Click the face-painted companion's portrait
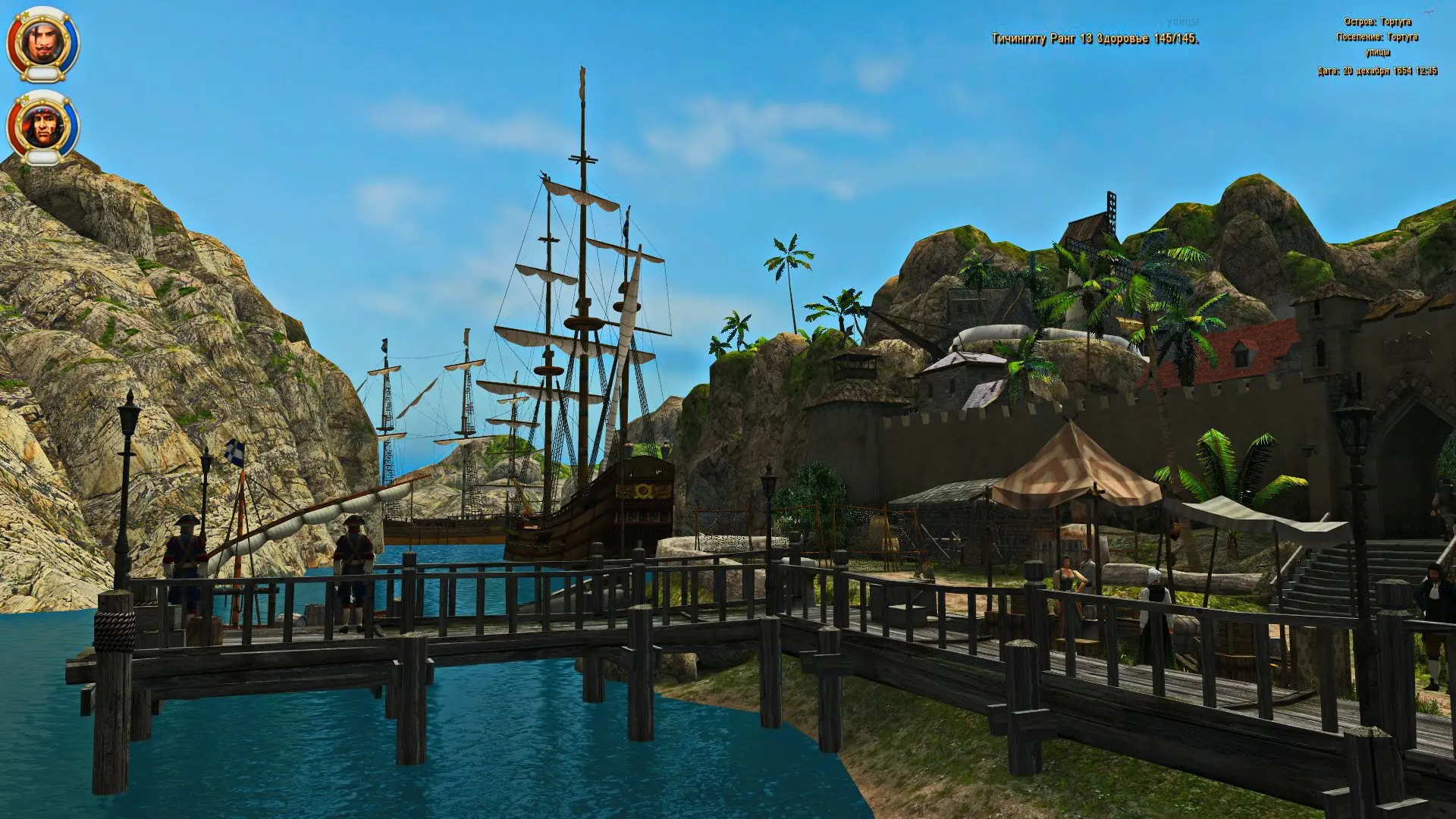1456x819 pixels. [42, 125]
